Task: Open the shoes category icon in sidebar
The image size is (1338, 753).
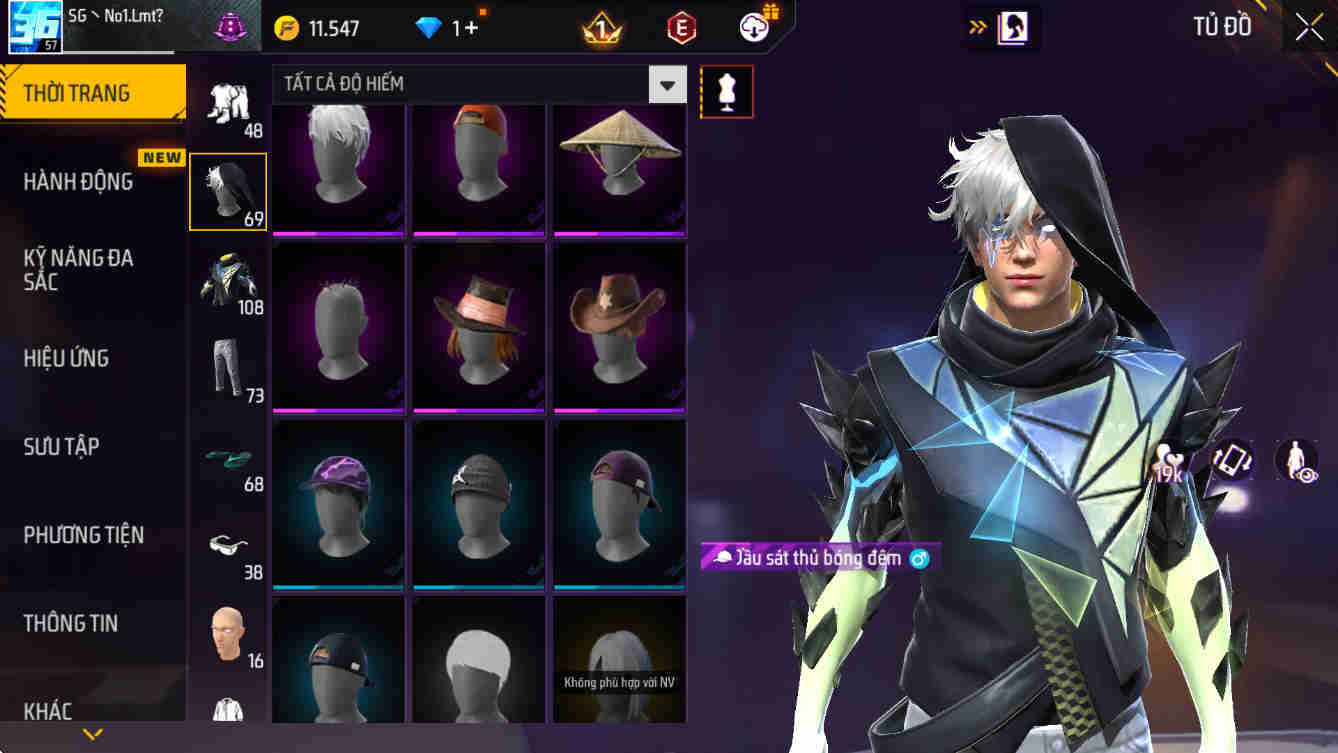Action: tap(227, 458)
